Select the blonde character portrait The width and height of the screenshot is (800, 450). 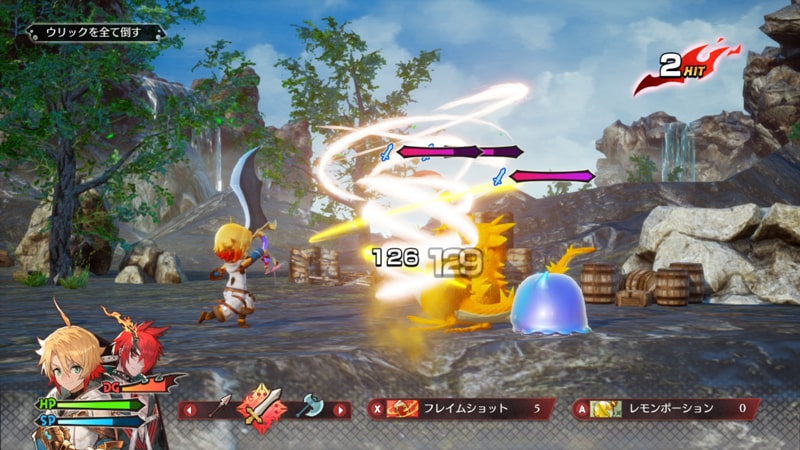(x=65, y=360)
